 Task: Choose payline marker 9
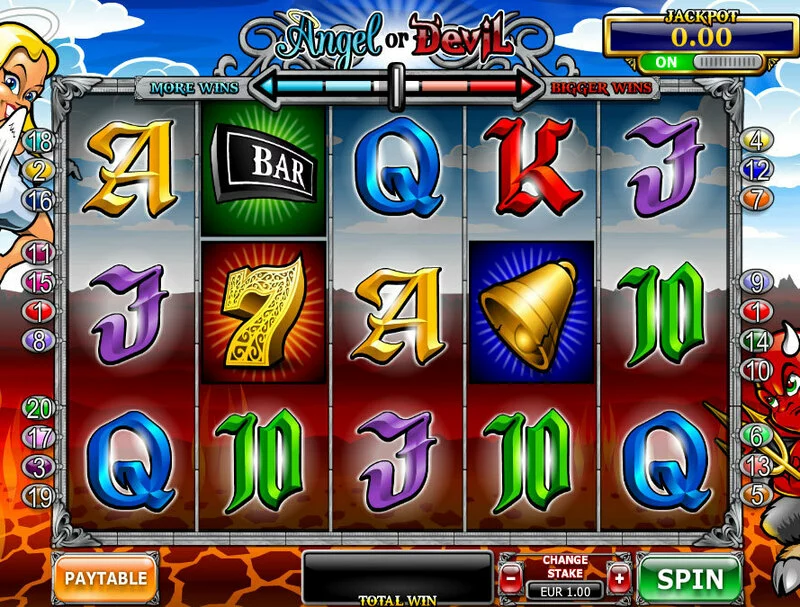pos(757,283)
